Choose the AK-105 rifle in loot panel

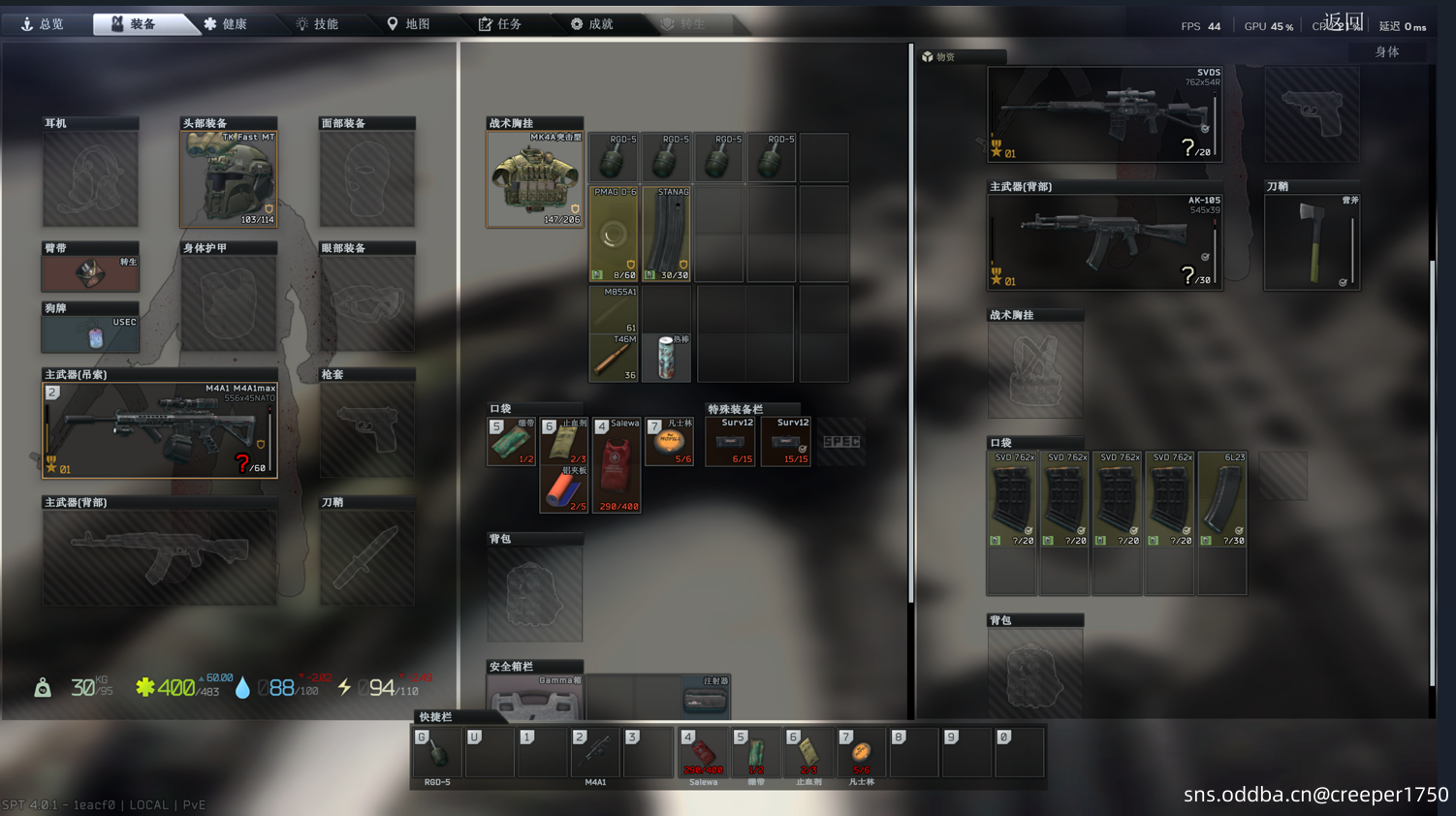(1104, 241)
